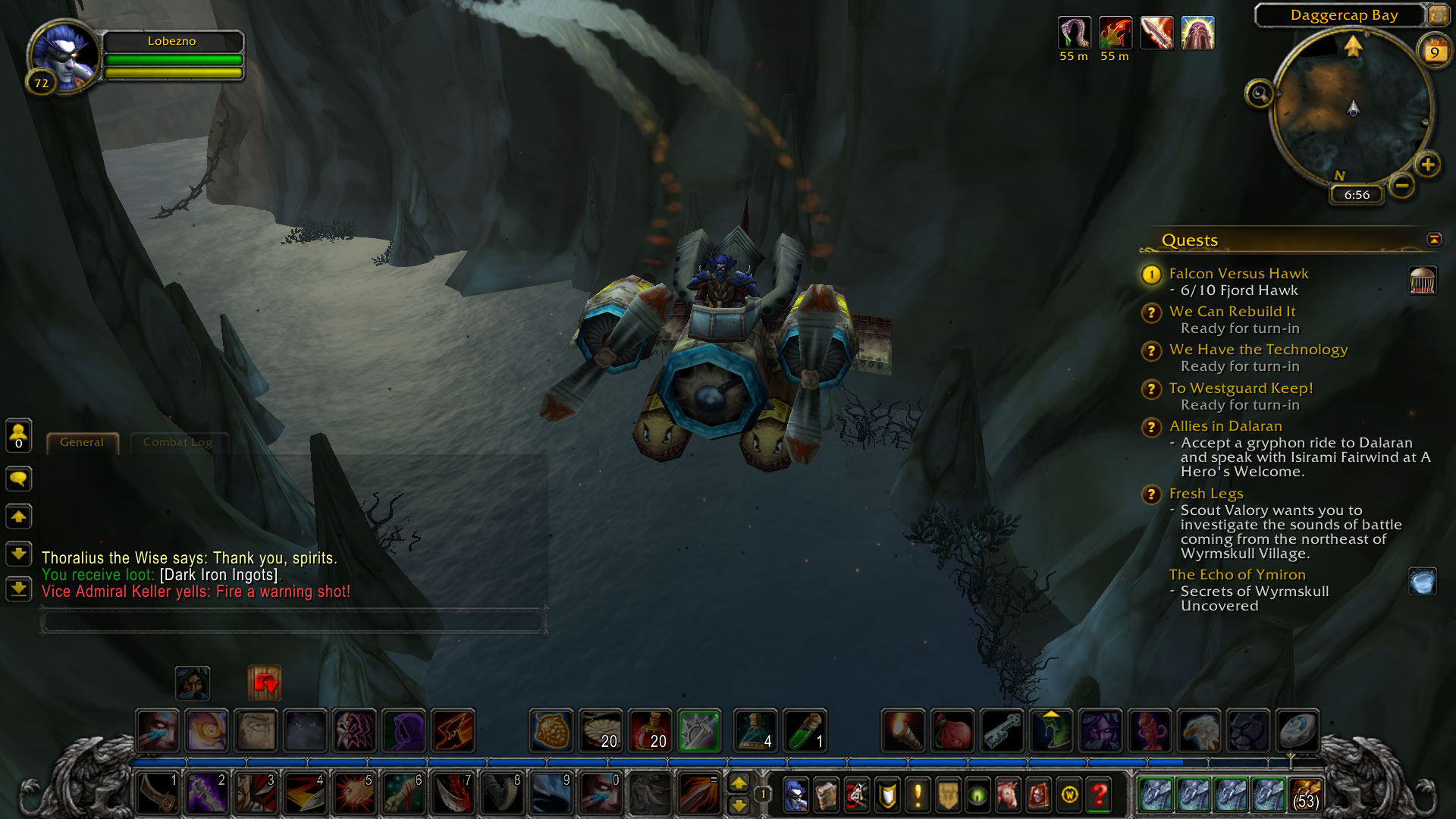The height and width of the screenshot is (819, 1456).
Task: Open the character info portrait micro button
Action: 795,795
